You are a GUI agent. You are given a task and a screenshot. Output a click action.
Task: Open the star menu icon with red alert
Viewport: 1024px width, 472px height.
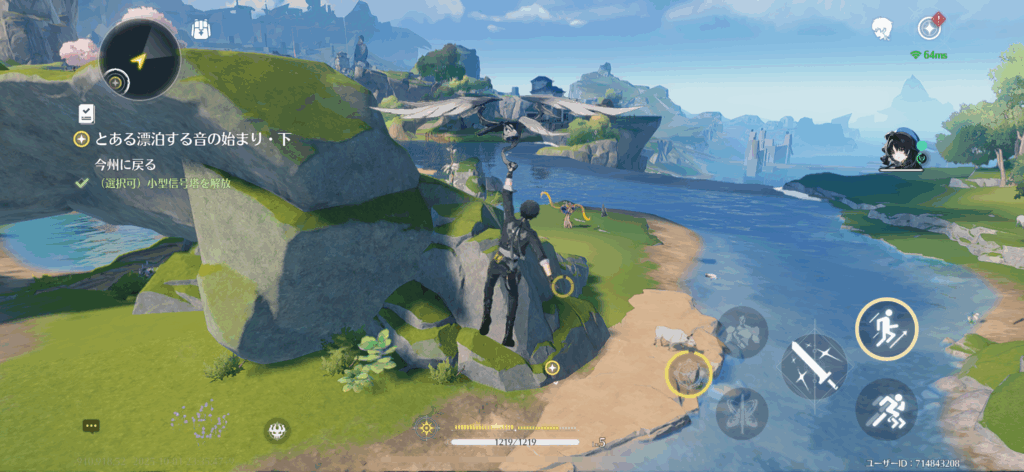(929, 28)
